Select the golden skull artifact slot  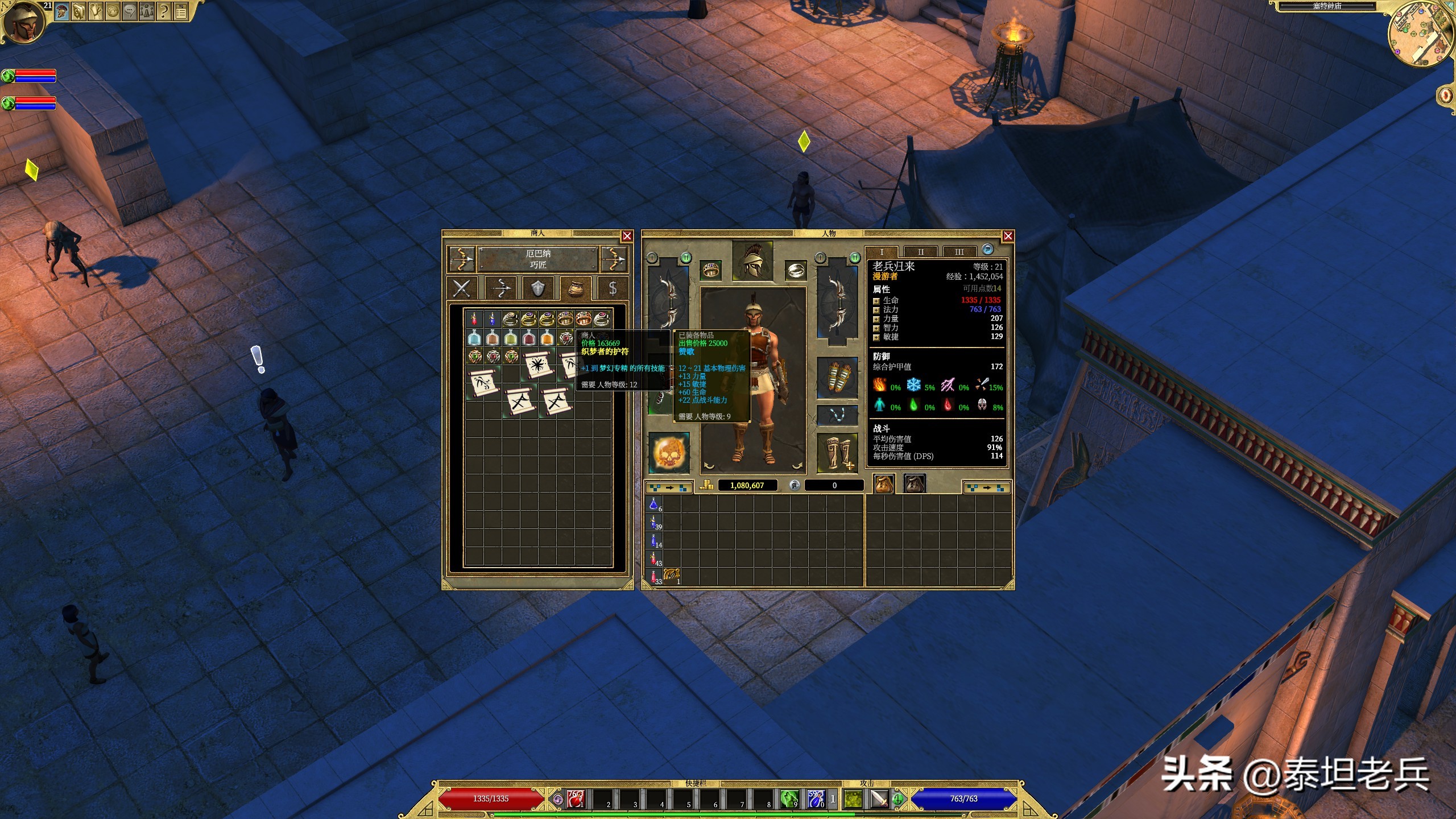(x=669, y=453)
